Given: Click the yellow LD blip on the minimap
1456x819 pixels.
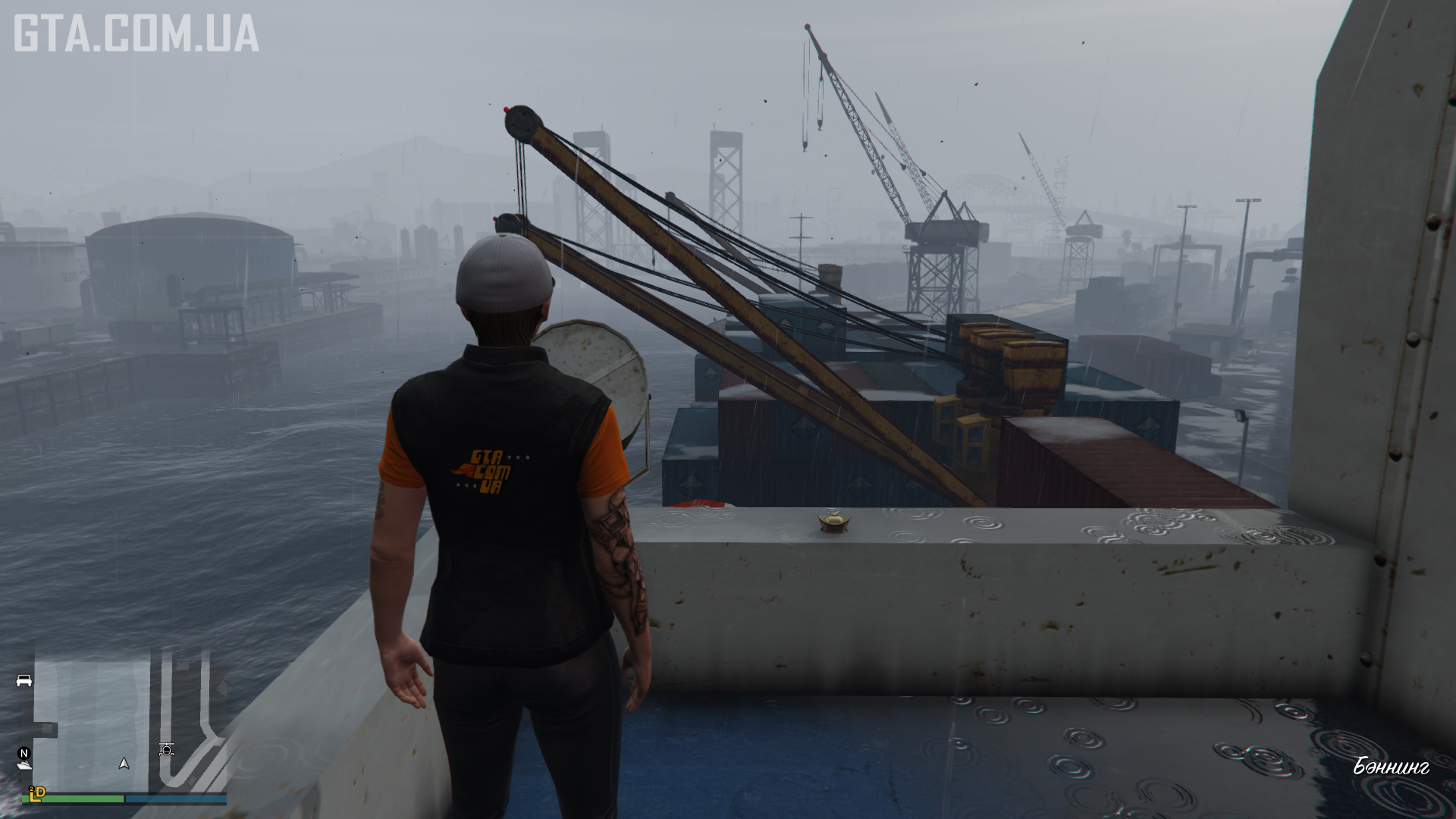Looking at the screenshot, I should click(x=36, y=792).
